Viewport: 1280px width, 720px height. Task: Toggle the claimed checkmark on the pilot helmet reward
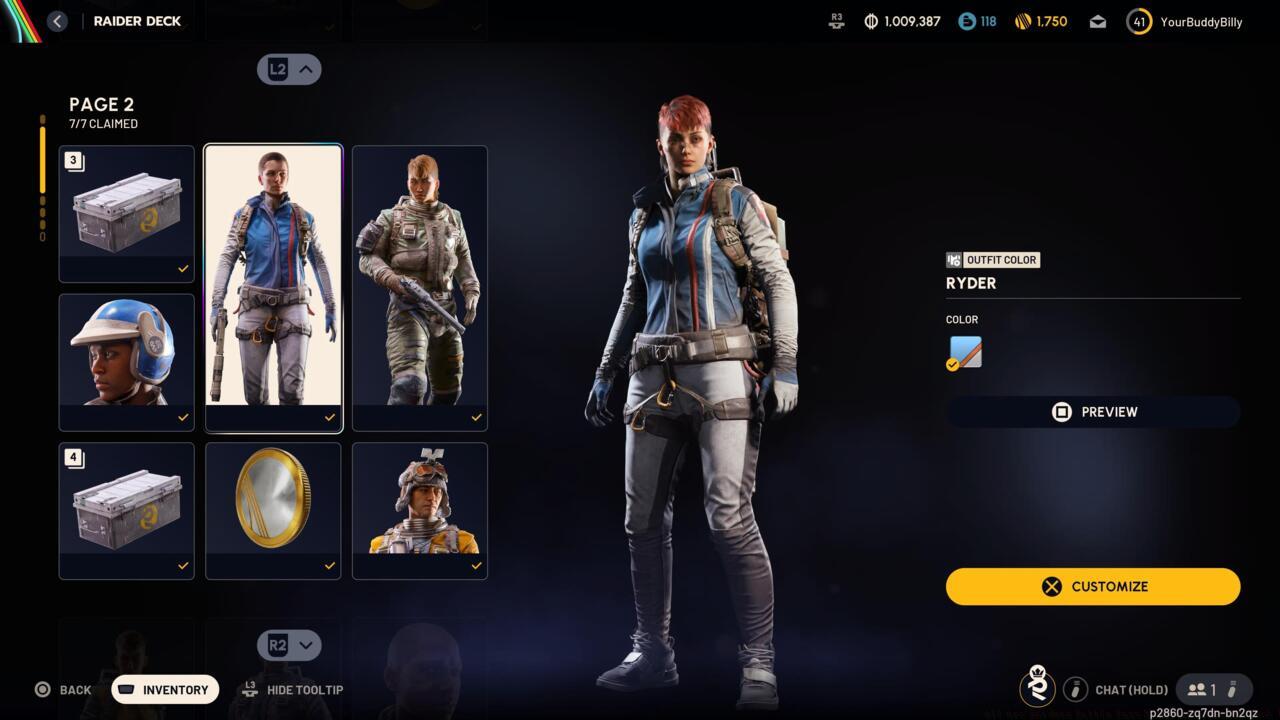182,416
